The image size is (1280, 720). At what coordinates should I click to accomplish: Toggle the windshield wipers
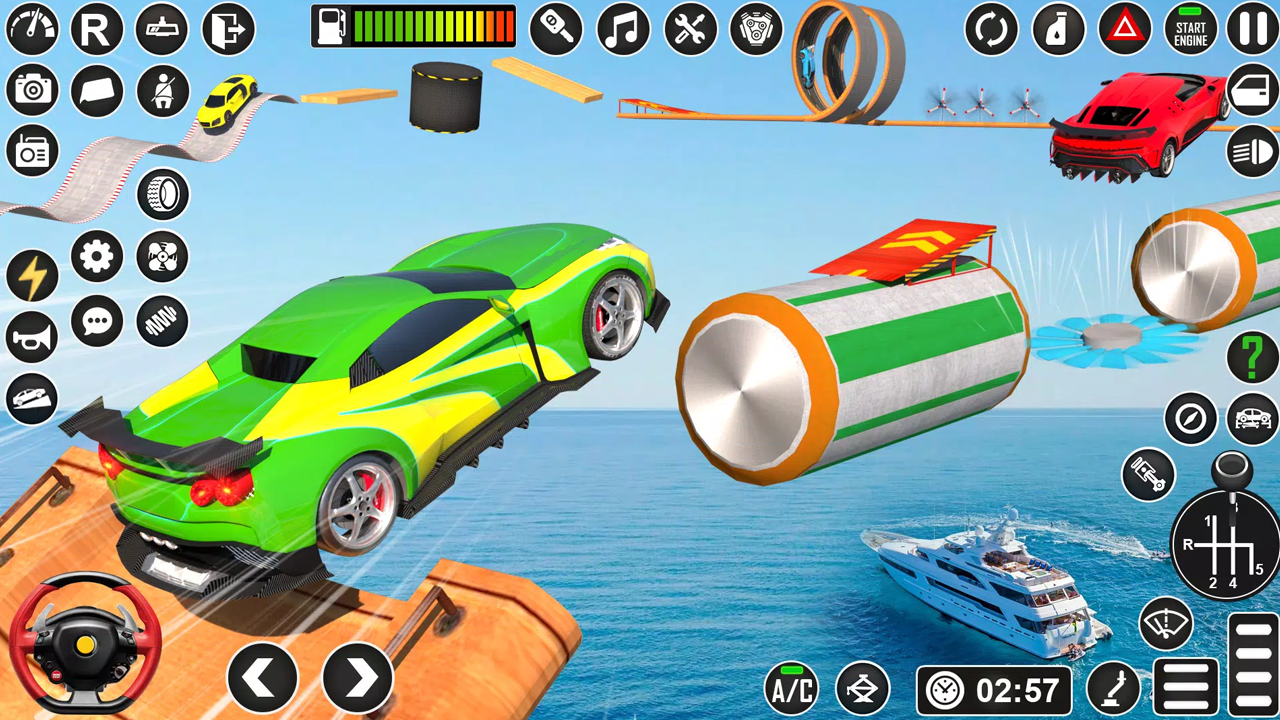(x=1166, y=622)
